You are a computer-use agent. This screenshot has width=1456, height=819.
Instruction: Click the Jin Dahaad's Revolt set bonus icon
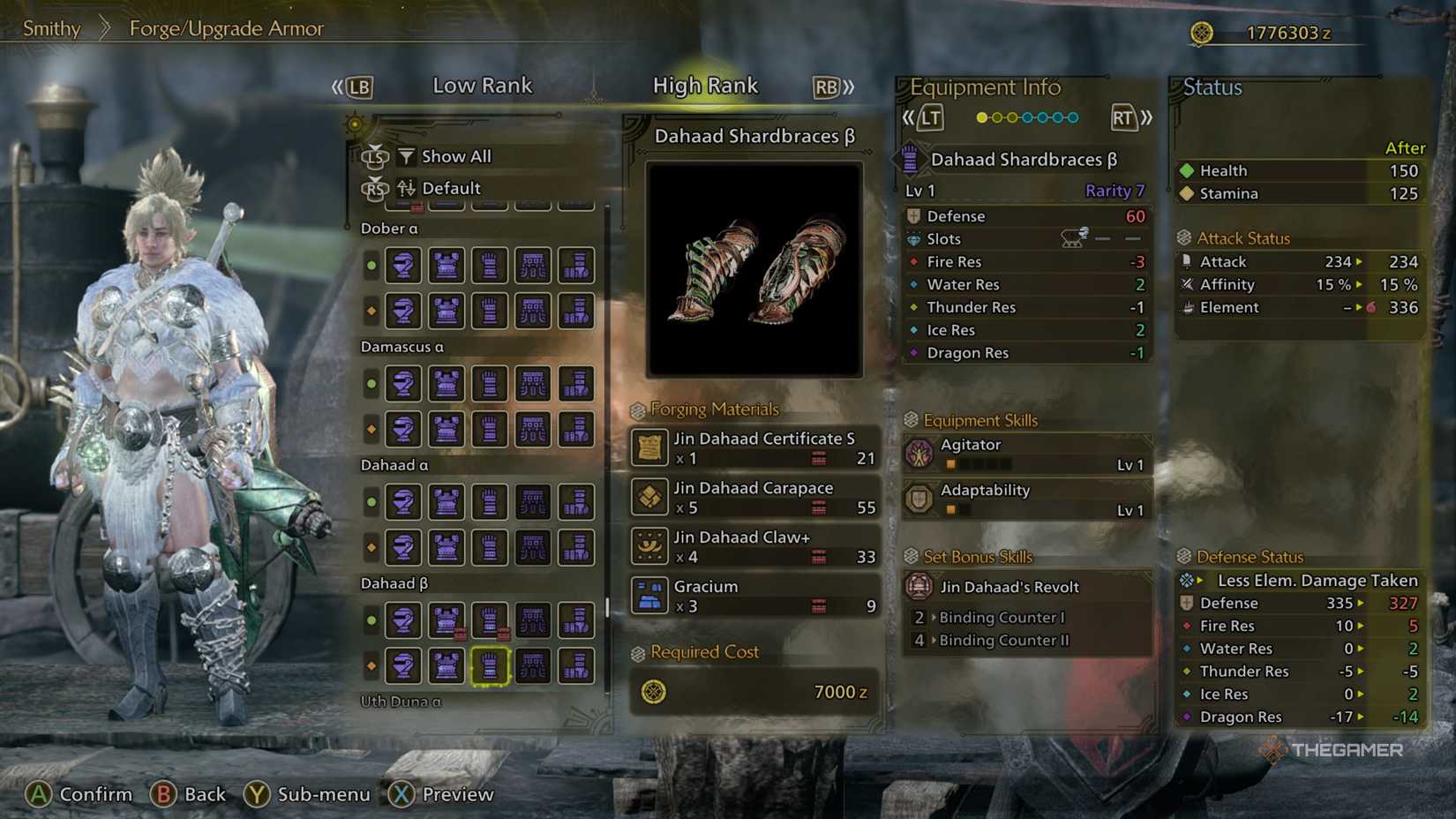(x=920, y=586)
